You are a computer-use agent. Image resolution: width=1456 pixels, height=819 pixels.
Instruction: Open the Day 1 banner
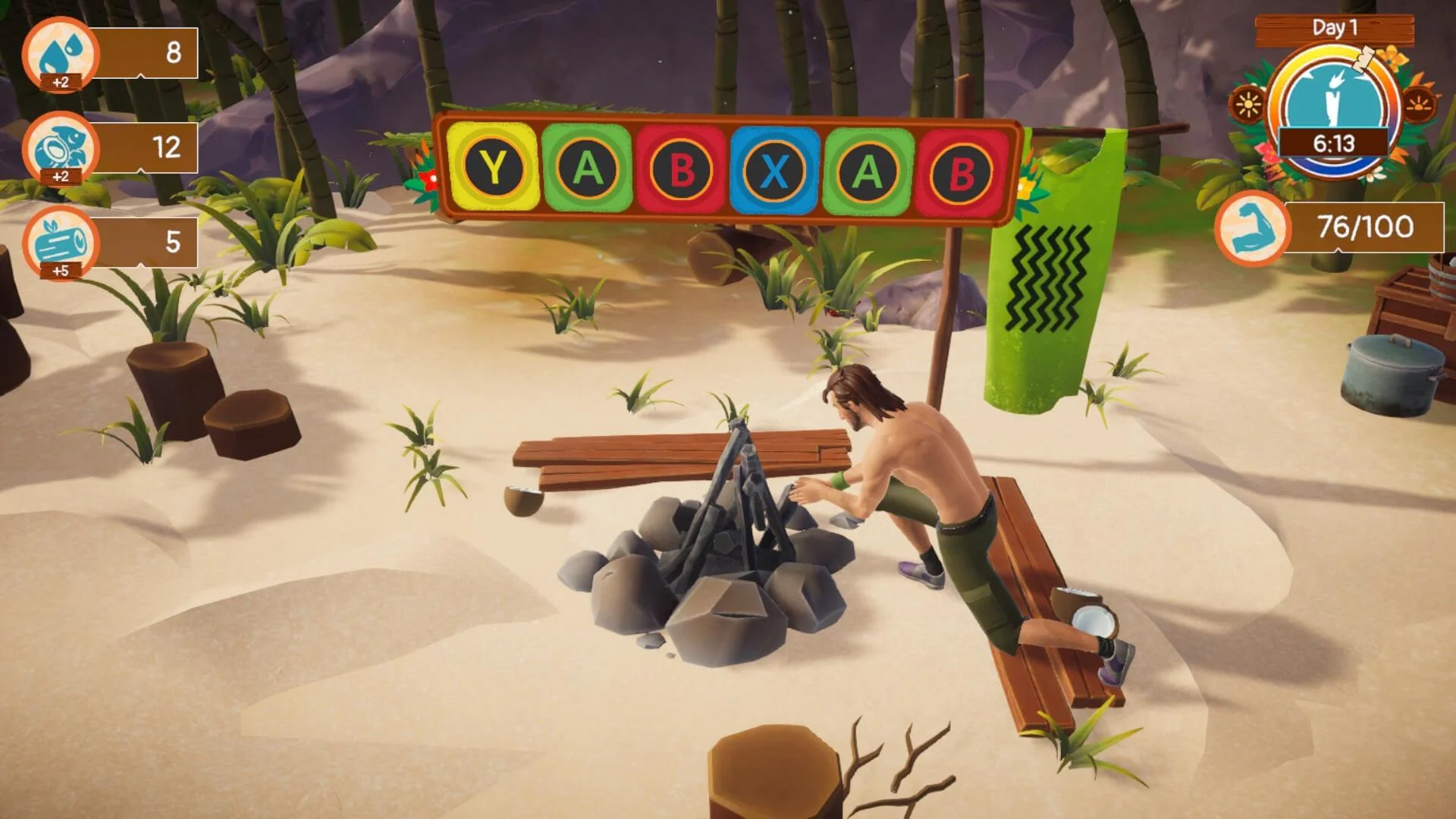click(1335, 27)
